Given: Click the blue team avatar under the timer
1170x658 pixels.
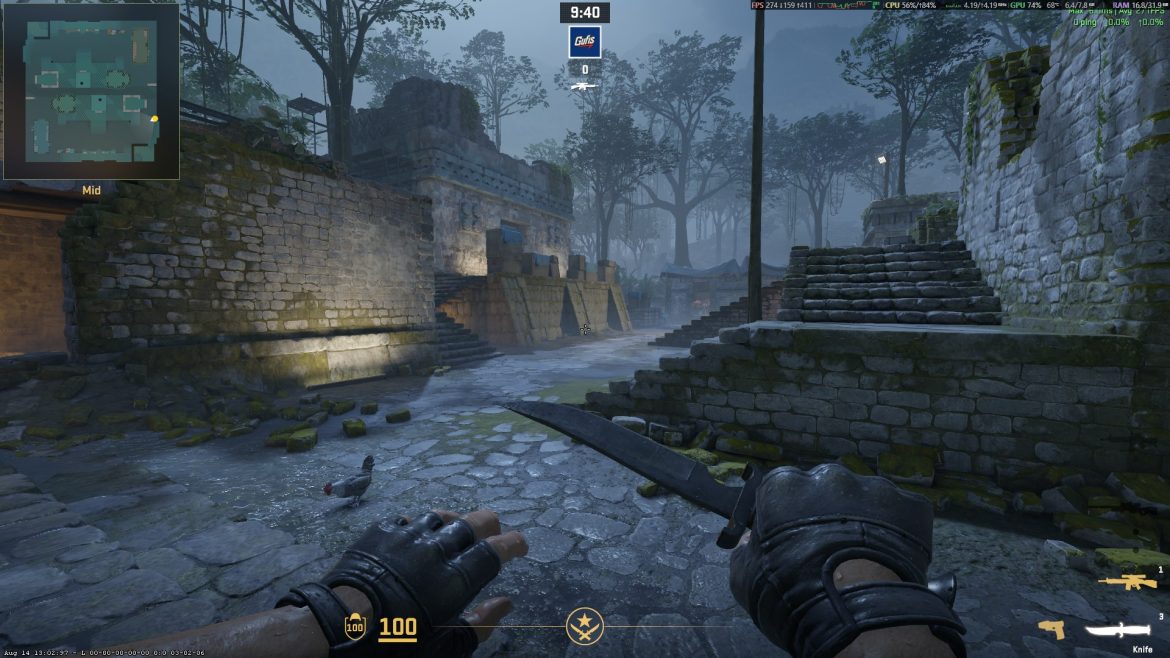Looking at the screenshot, I should tap(585, 41).
